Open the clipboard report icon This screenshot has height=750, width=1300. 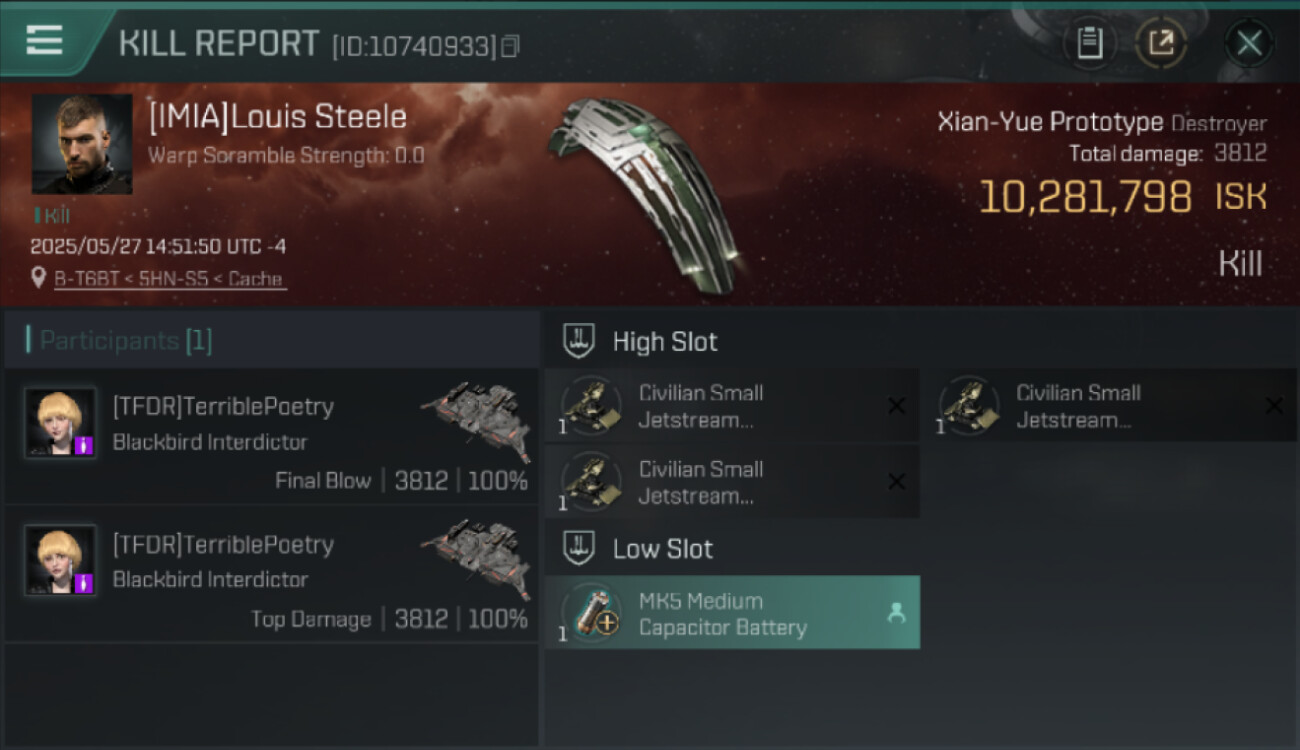coord(1089,43)
